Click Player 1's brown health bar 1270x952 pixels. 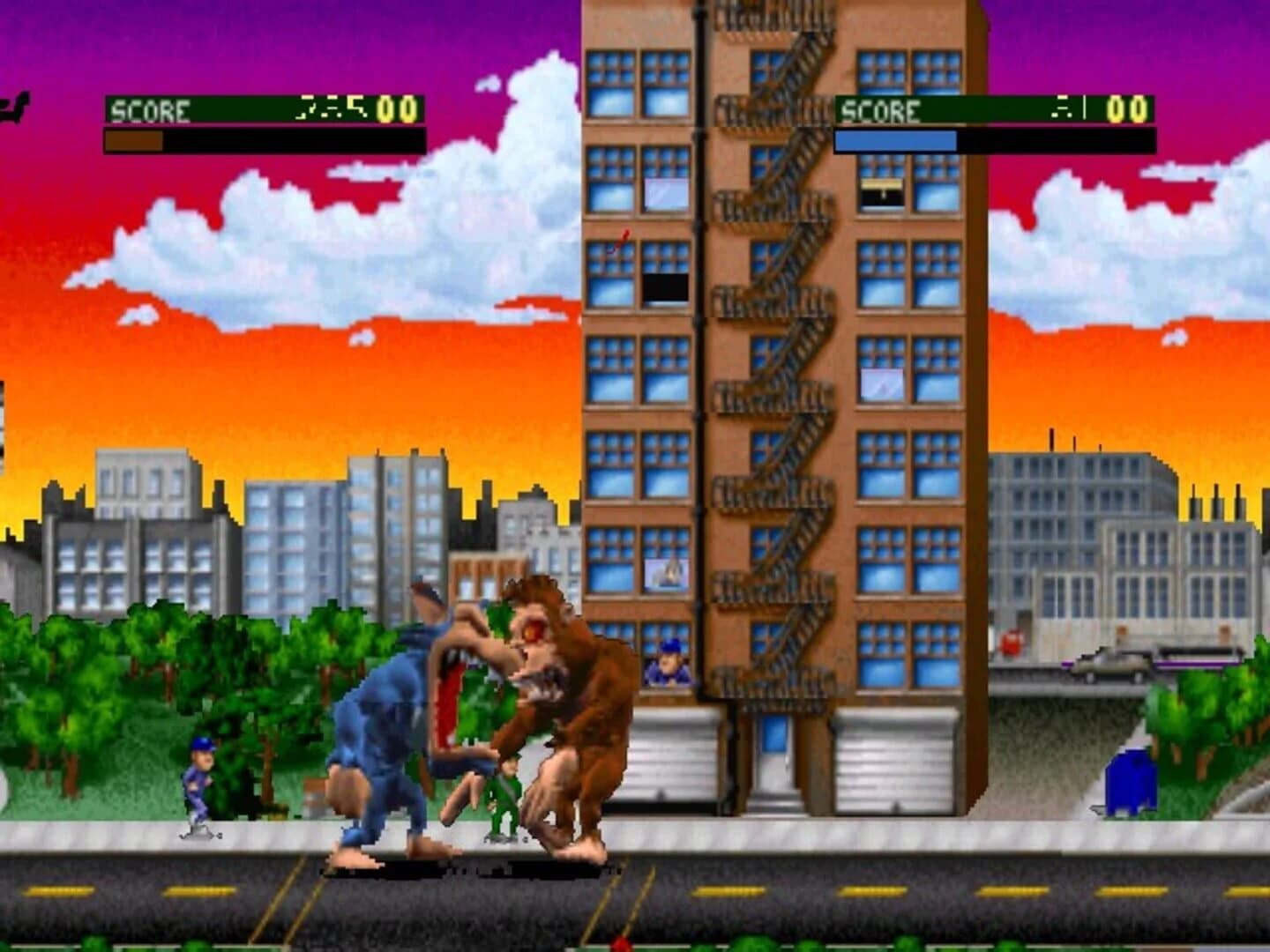(x=132, y=139)
